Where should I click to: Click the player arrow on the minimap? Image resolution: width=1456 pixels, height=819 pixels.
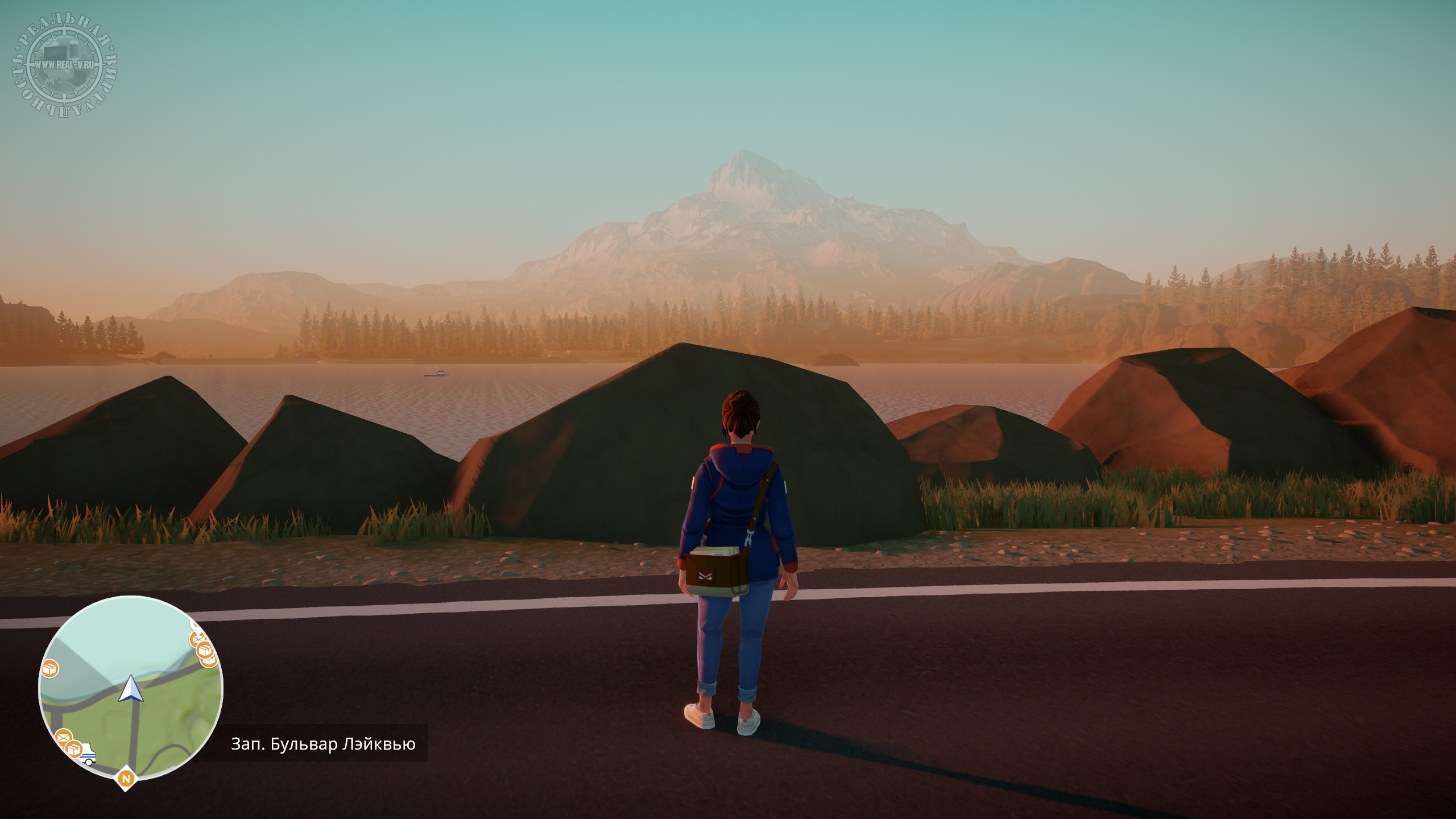[130, 688]
